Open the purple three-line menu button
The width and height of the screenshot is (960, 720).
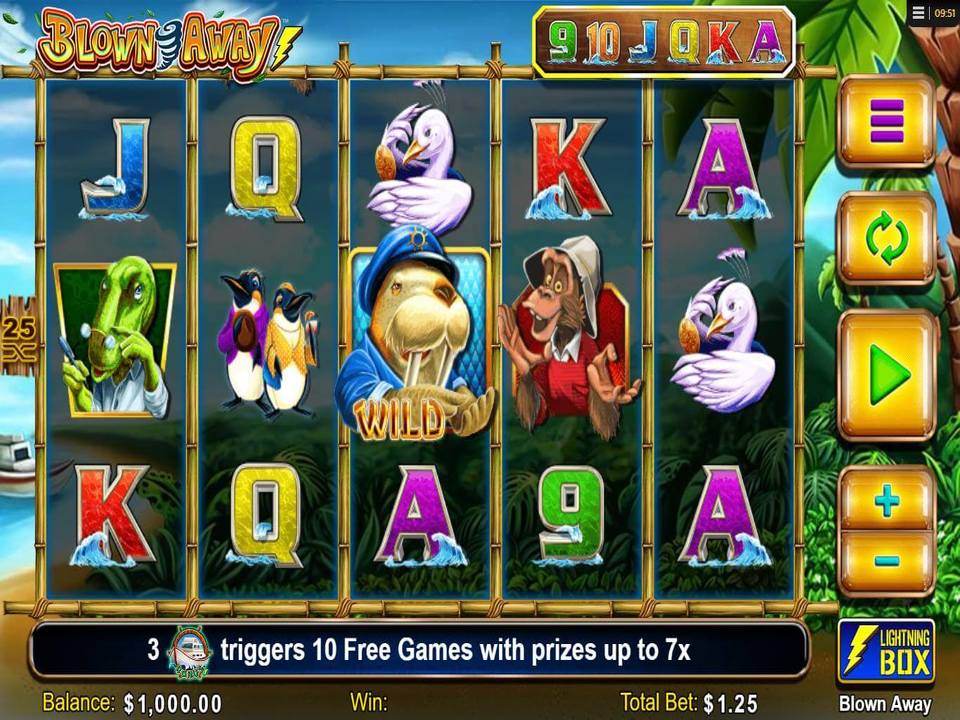(886, 122)
